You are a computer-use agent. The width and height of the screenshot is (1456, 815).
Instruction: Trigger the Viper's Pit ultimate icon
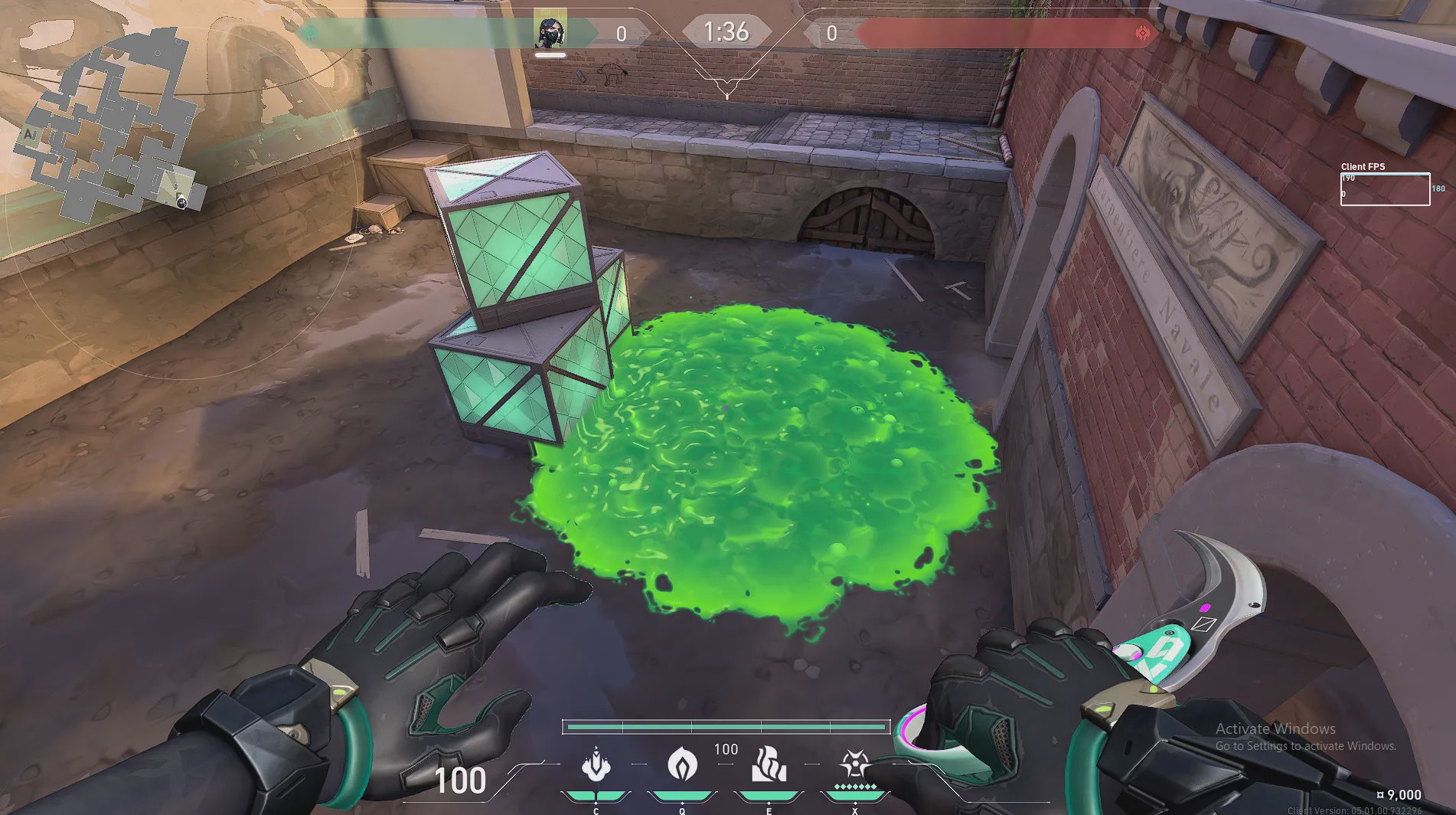pyautogui.click(x=854, y=765)
